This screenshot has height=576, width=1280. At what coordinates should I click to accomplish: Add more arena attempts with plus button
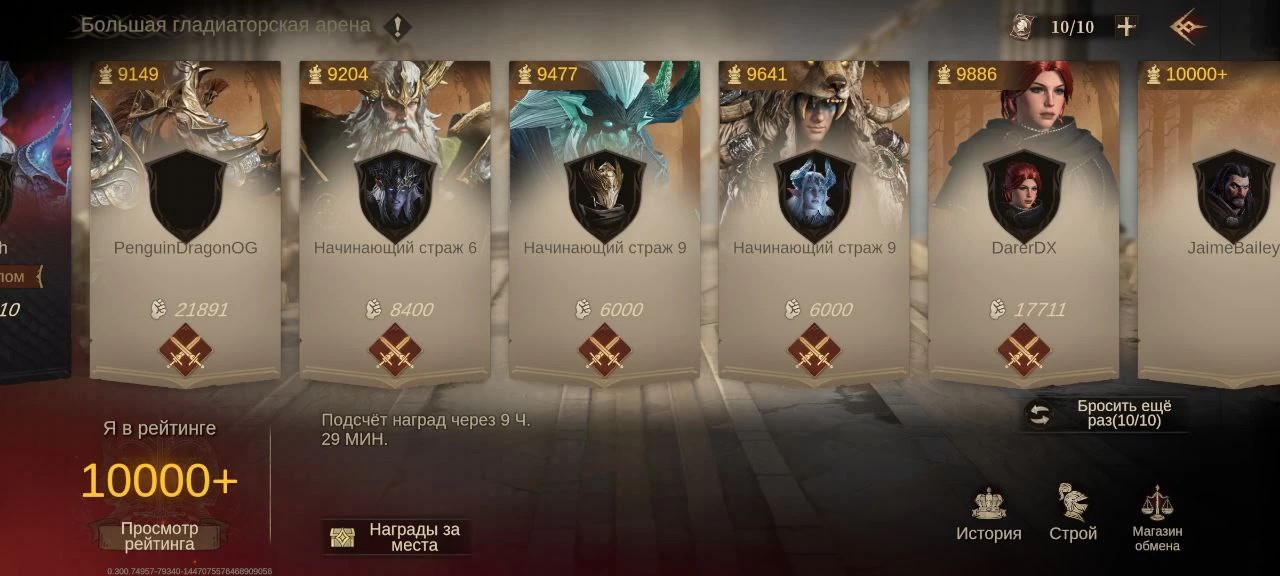[x=1126, y=27]
